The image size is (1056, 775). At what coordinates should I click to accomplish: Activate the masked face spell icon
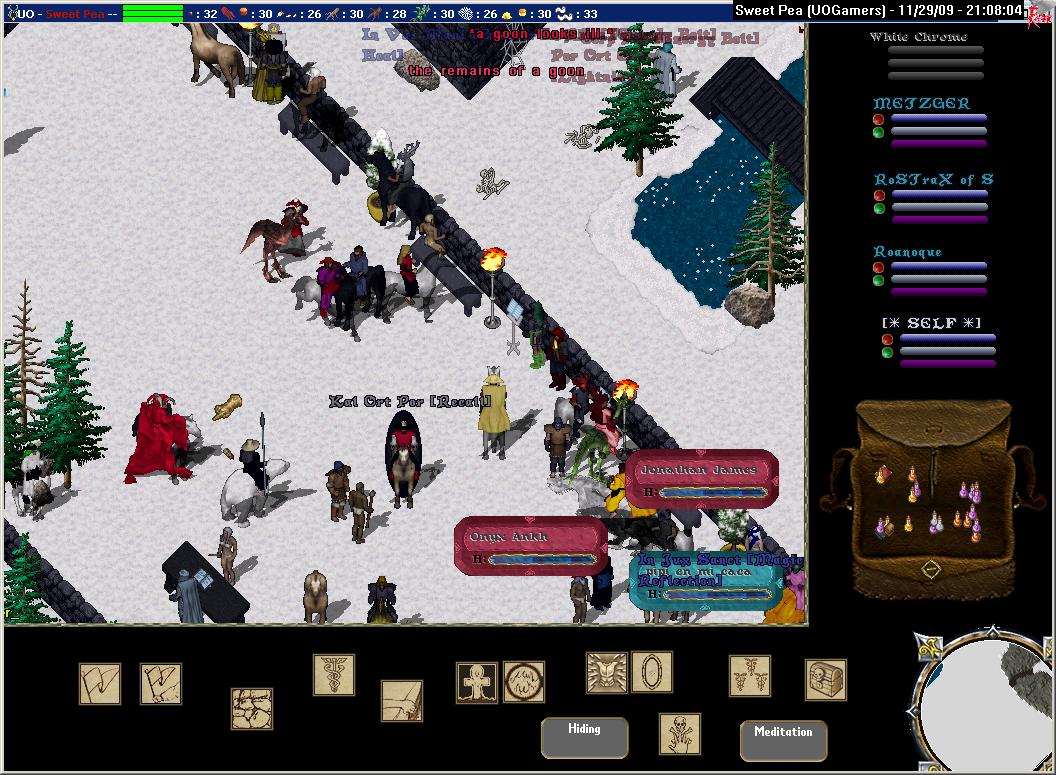click(607, 672)
